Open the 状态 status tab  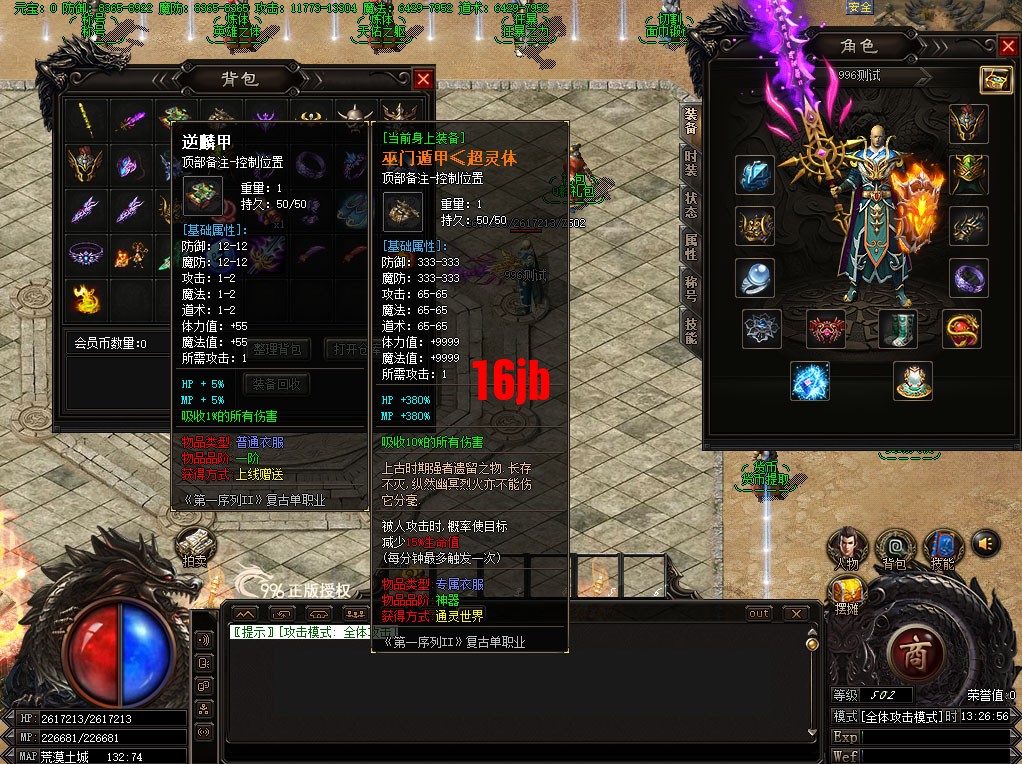pyautogui.click(x=691, y=207)
